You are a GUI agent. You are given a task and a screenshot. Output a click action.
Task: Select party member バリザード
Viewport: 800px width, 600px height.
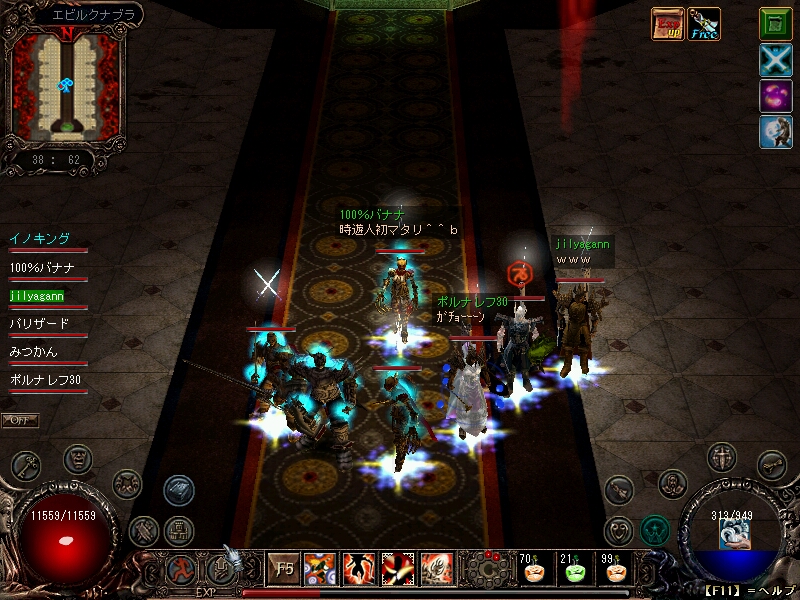[x=40, y=324]
